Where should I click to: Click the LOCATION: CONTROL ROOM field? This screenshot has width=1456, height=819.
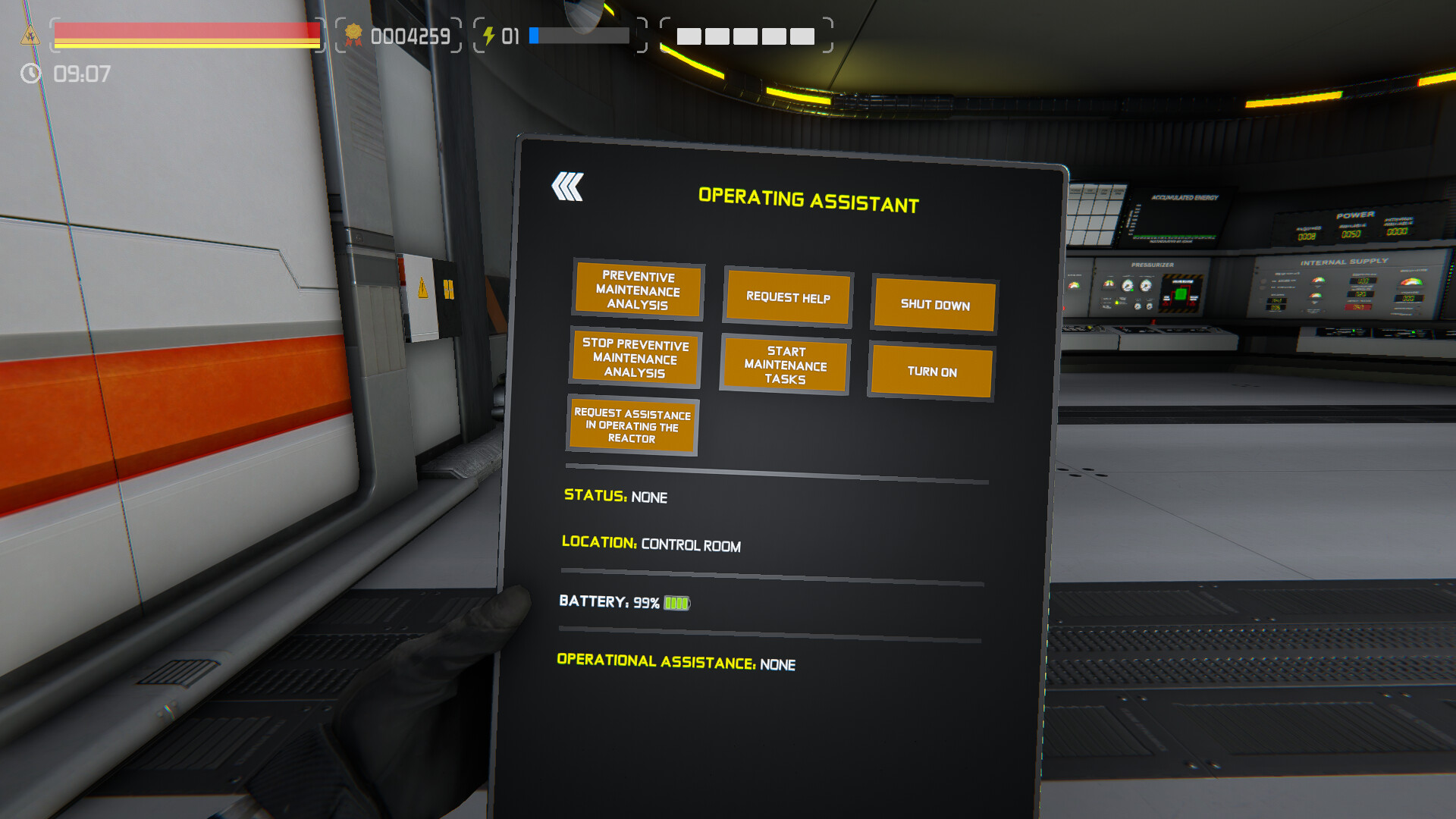point(651,544)
